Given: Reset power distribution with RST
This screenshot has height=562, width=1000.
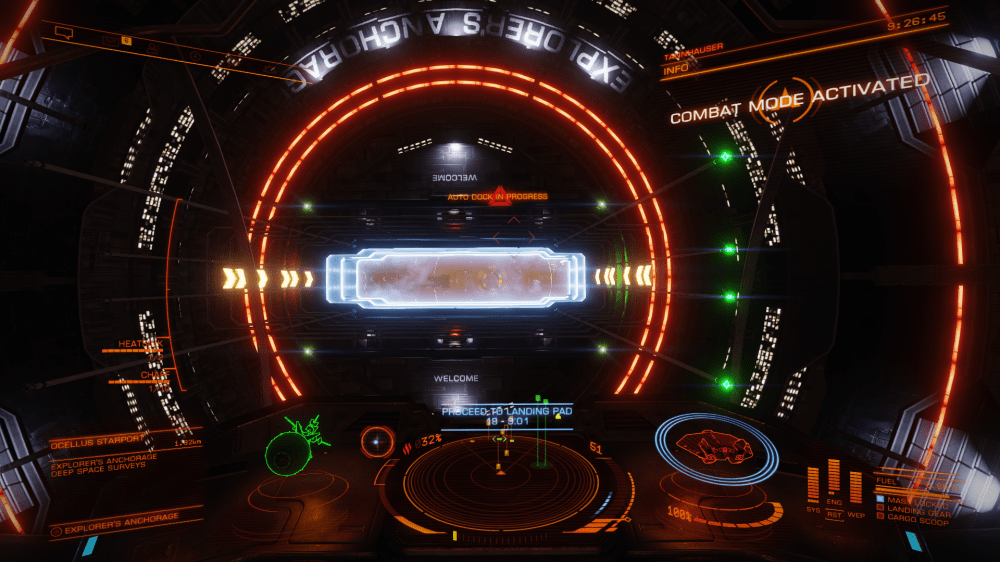Looking at the screenshot, I should click(834, 516).
